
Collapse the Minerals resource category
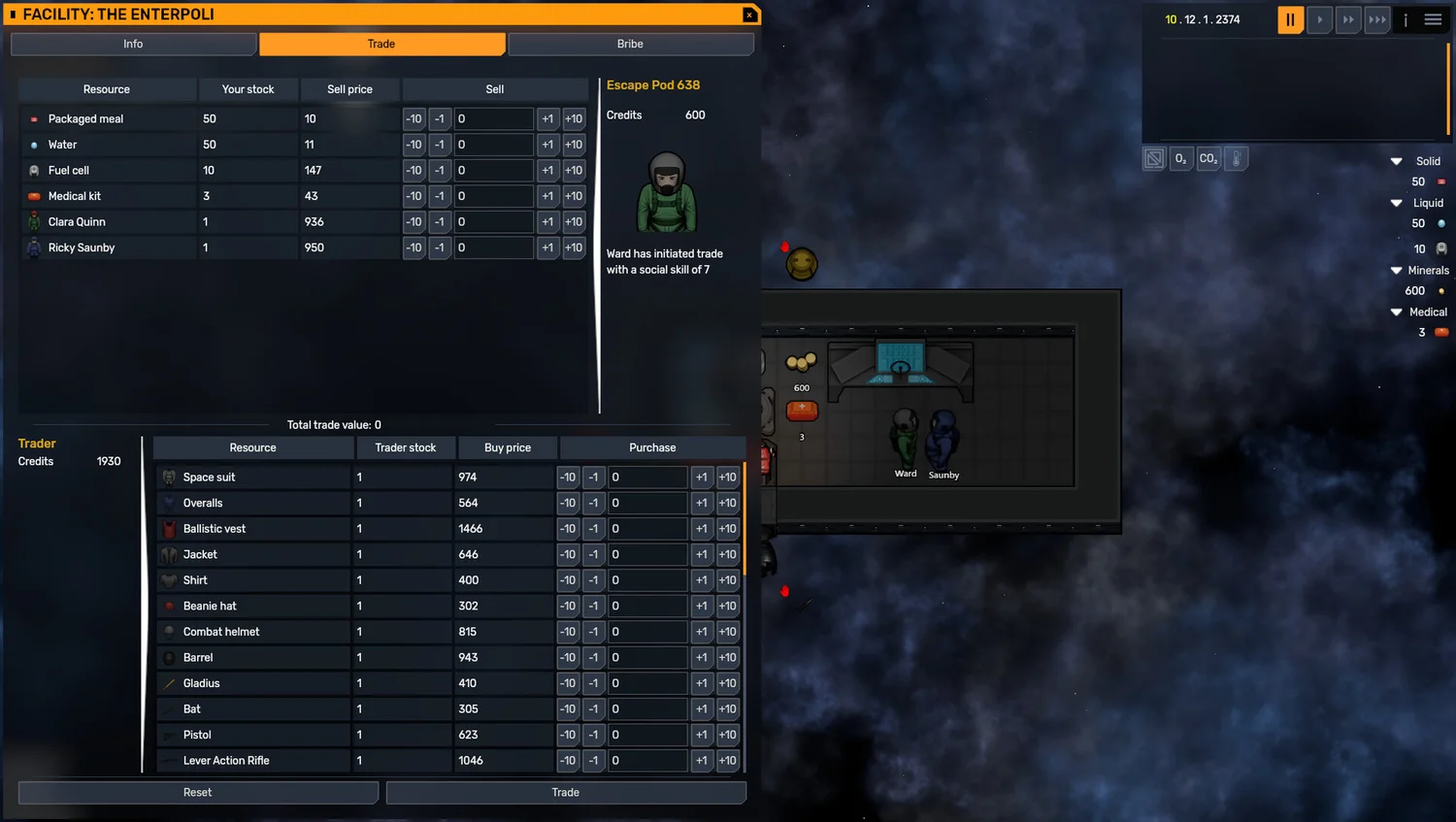1397,271
